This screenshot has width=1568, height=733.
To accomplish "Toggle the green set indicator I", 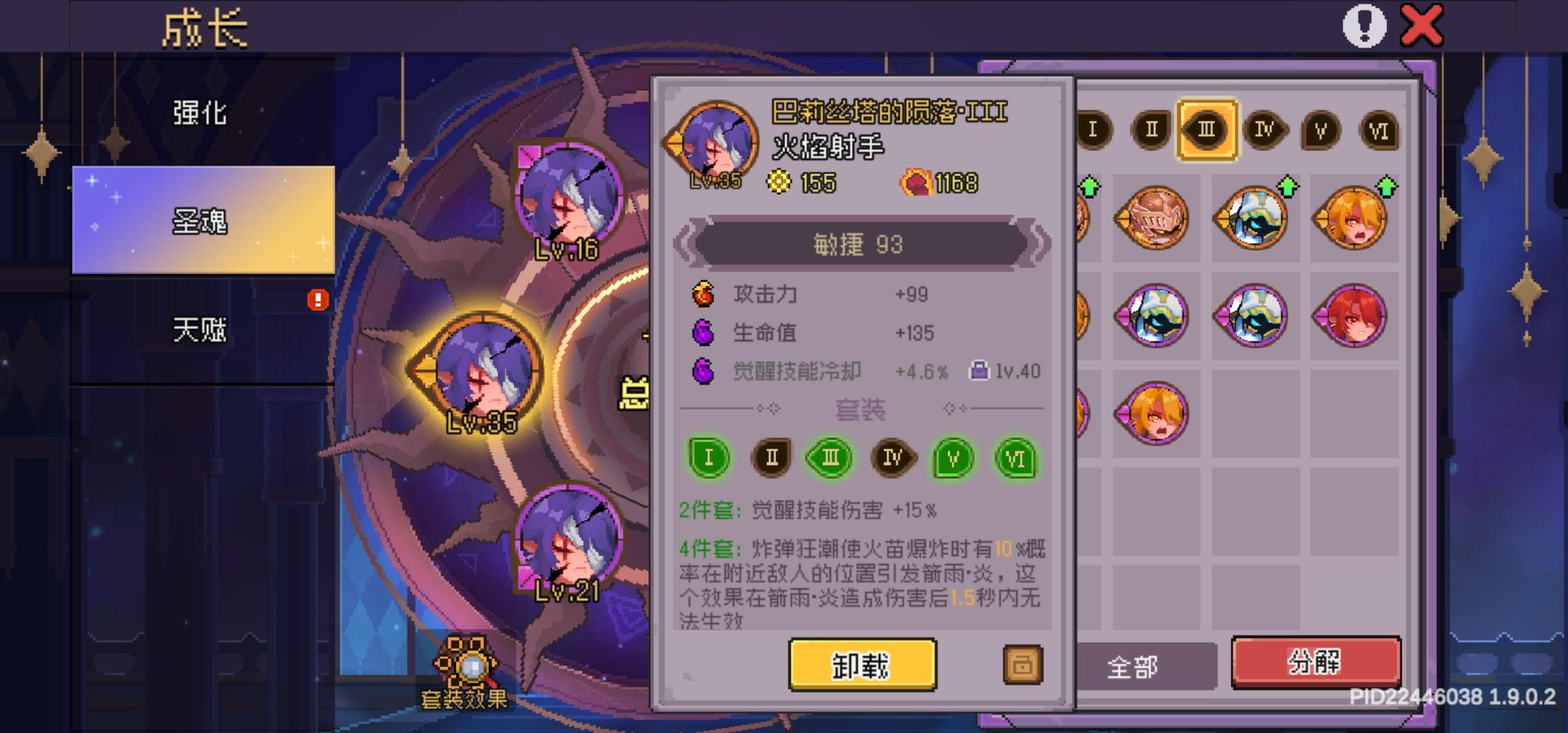I will point(709,457).
